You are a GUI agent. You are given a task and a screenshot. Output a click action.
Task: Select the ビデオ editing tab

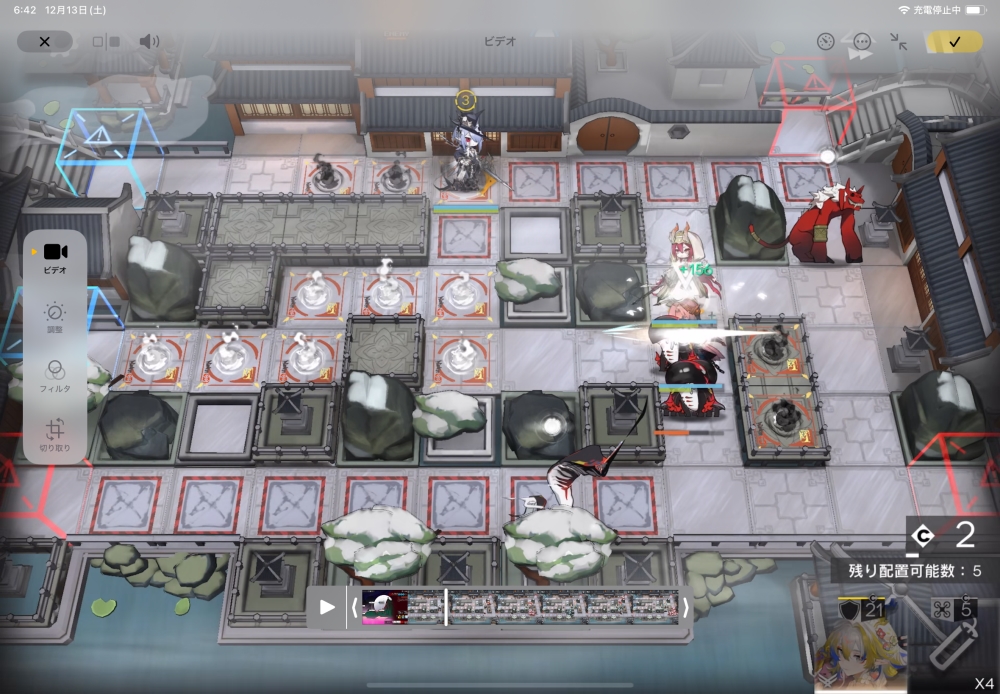[55, 258]
